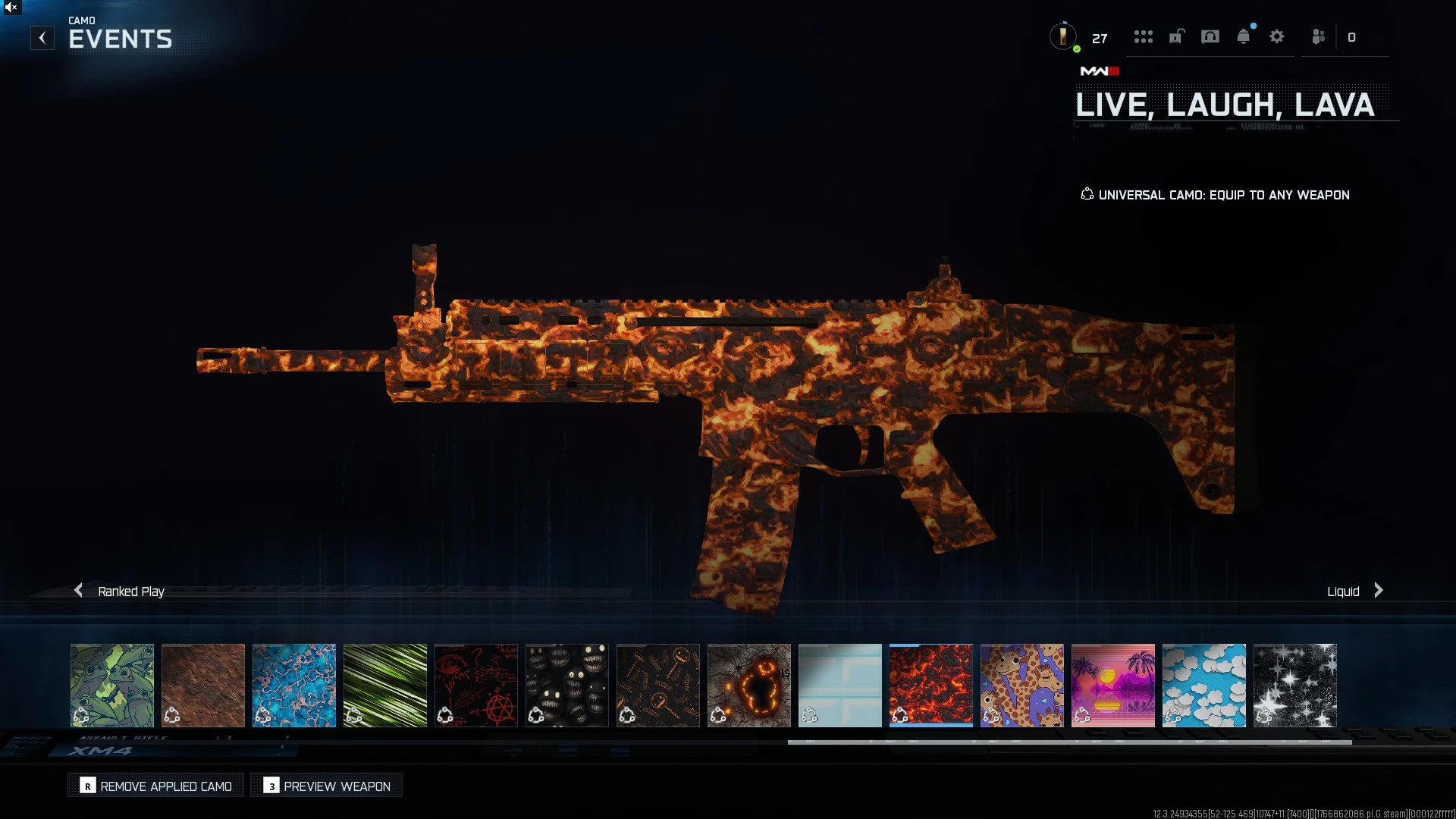Image resolution: width=1456 pixels, height=819 pixels.
Task: Switch to the Liquid camo section
Action: pos(1342,591)
